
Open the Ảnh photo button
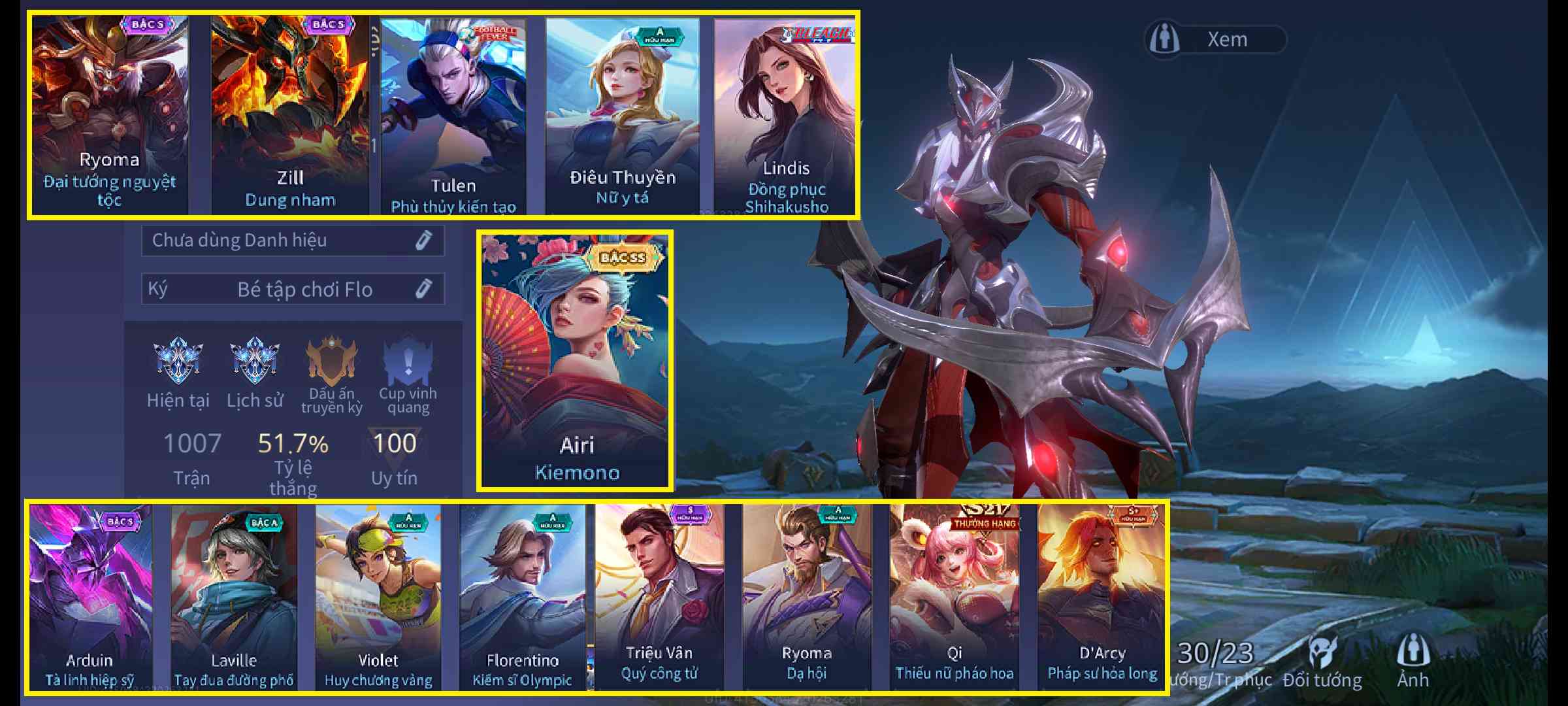coord(1413,662)
